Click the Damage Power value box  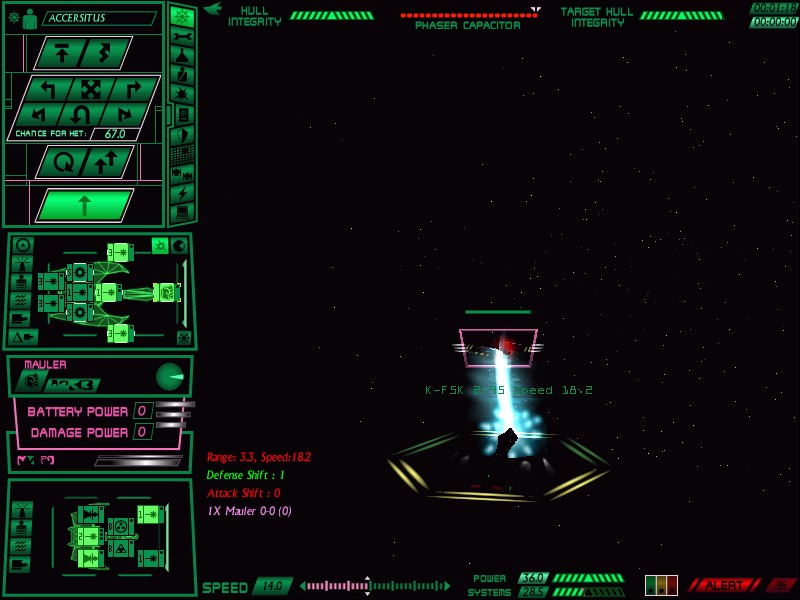pos(143,432)
